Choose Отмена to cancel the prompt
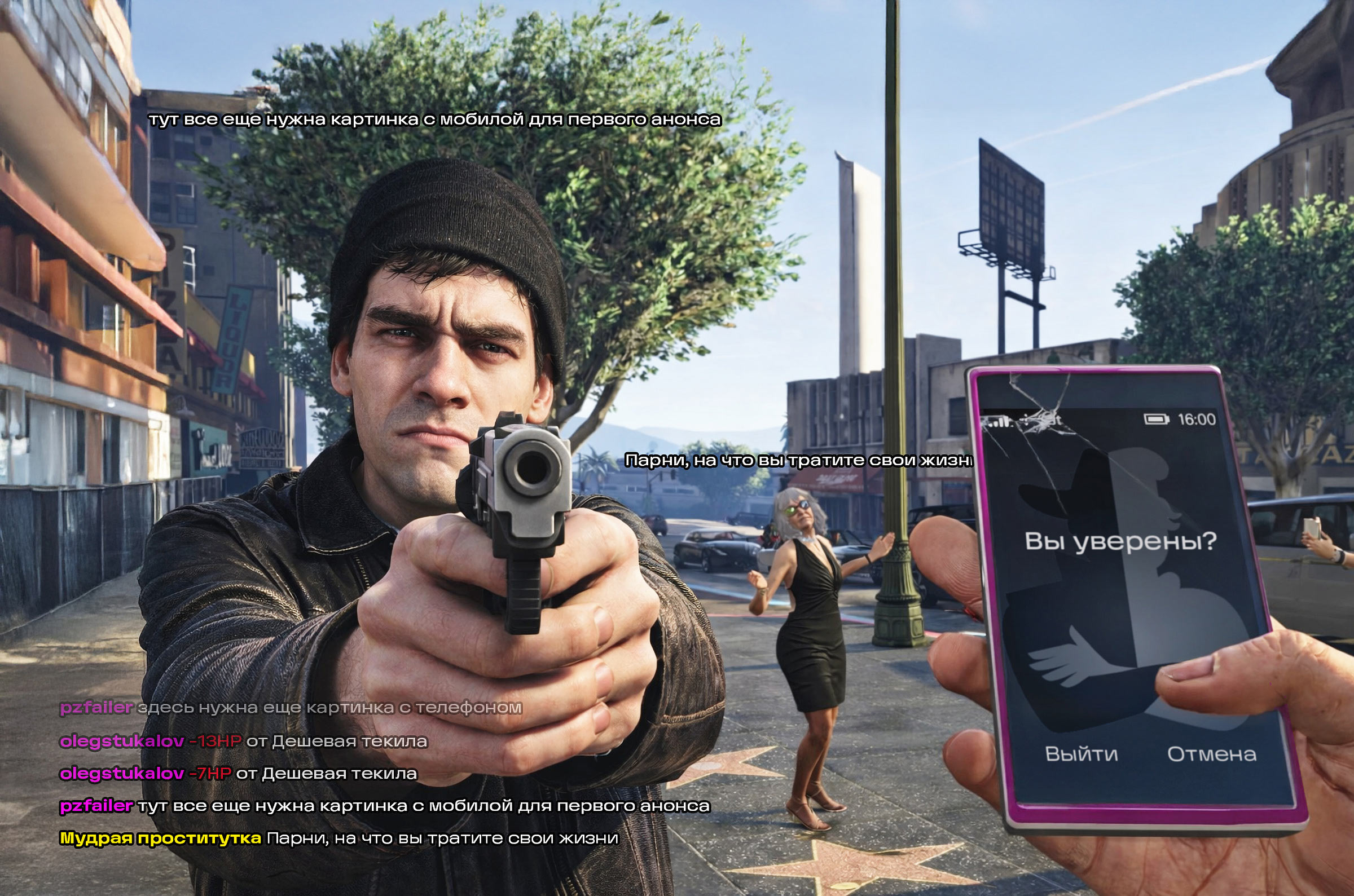Viewport: 1354px width, 896px height. (x=1211, y=754)
